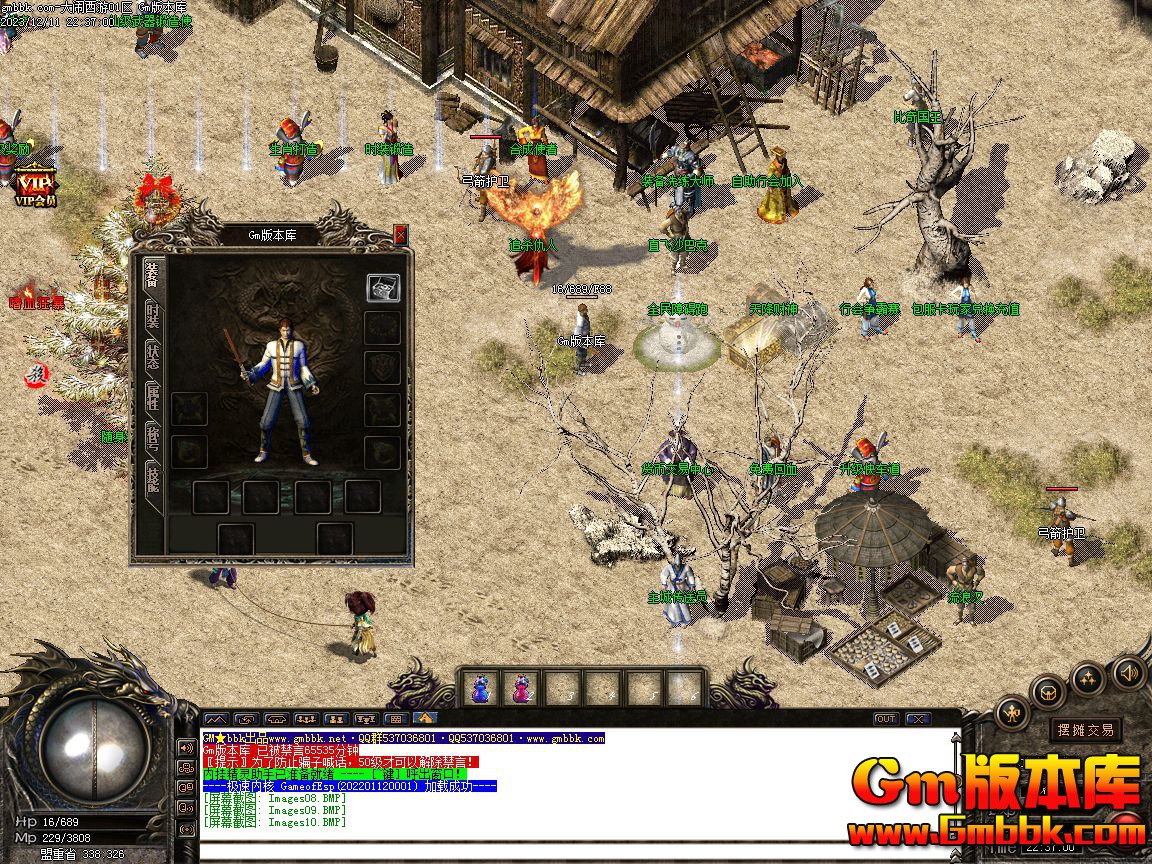Open the 状态 tab
The image size is (1152, 864).
click(152, 357)
